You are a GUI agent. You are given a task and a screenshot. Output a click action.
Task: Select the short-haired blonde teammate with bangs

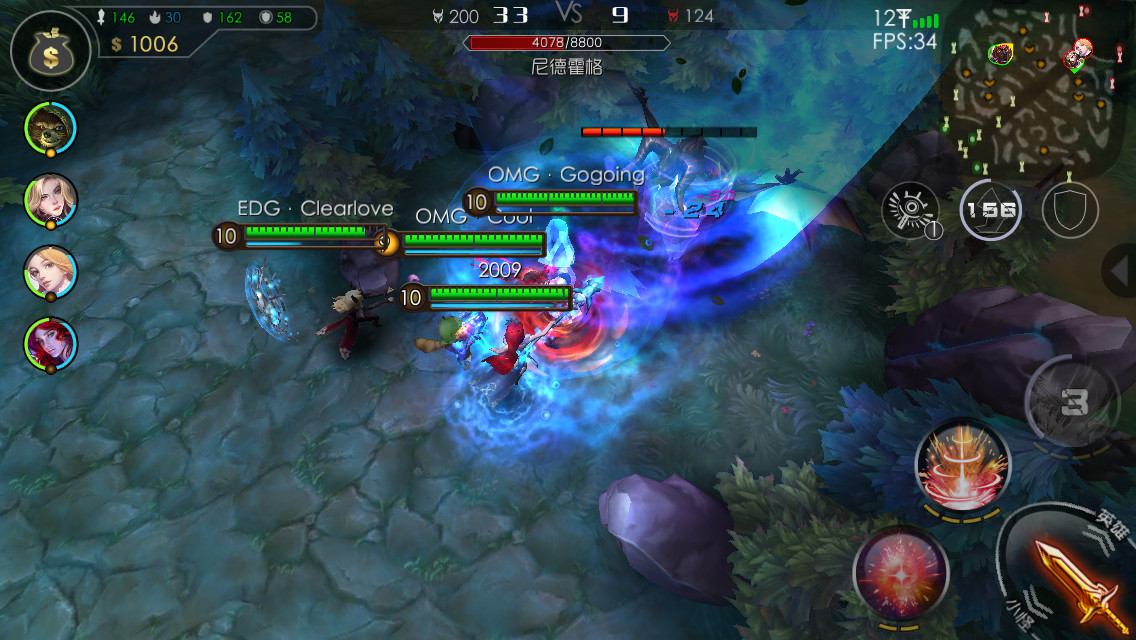50,272
